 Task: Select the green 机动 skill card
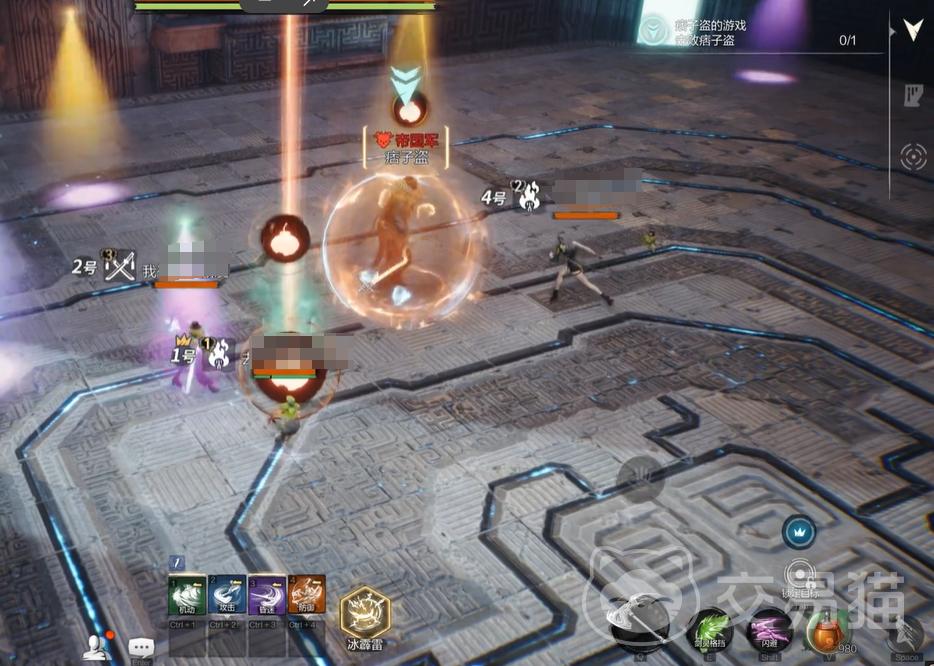(187, 596)
